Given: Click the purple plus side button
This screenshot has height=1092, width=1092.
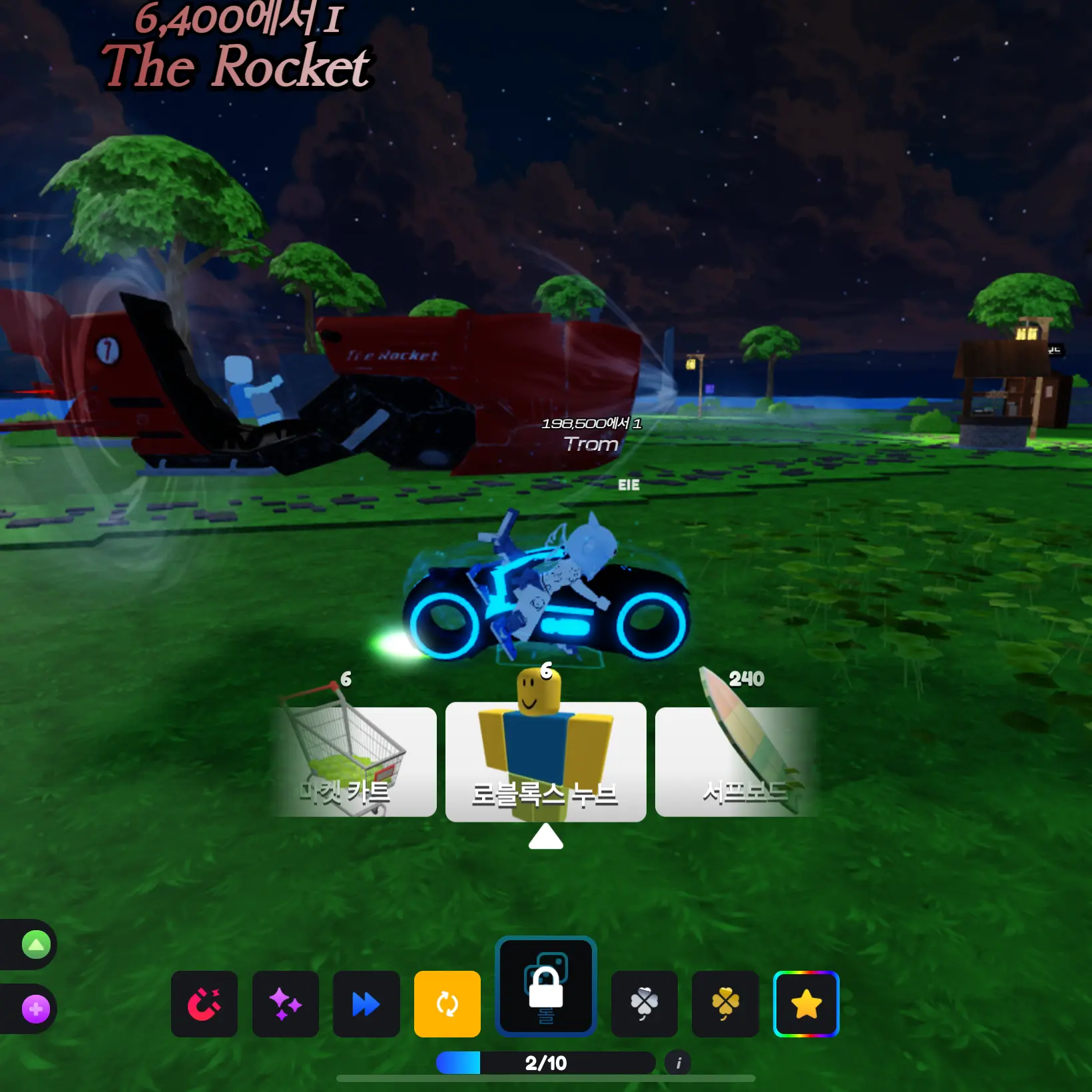Looking at the screenshot, I should point(36,1009).
